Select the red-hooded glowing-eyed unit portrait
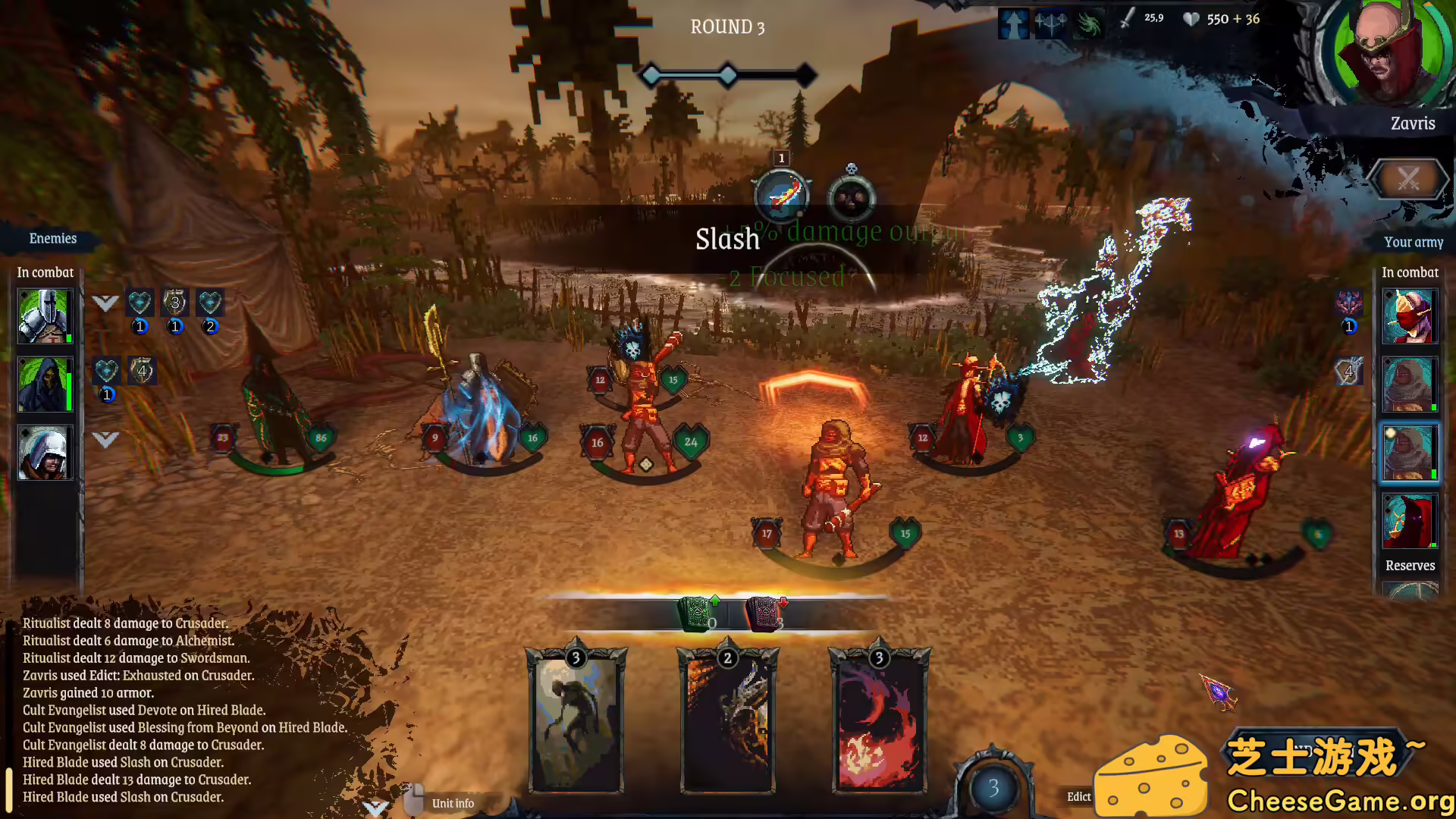This screenshot has width=1456, height=819. pos(1409,521)
